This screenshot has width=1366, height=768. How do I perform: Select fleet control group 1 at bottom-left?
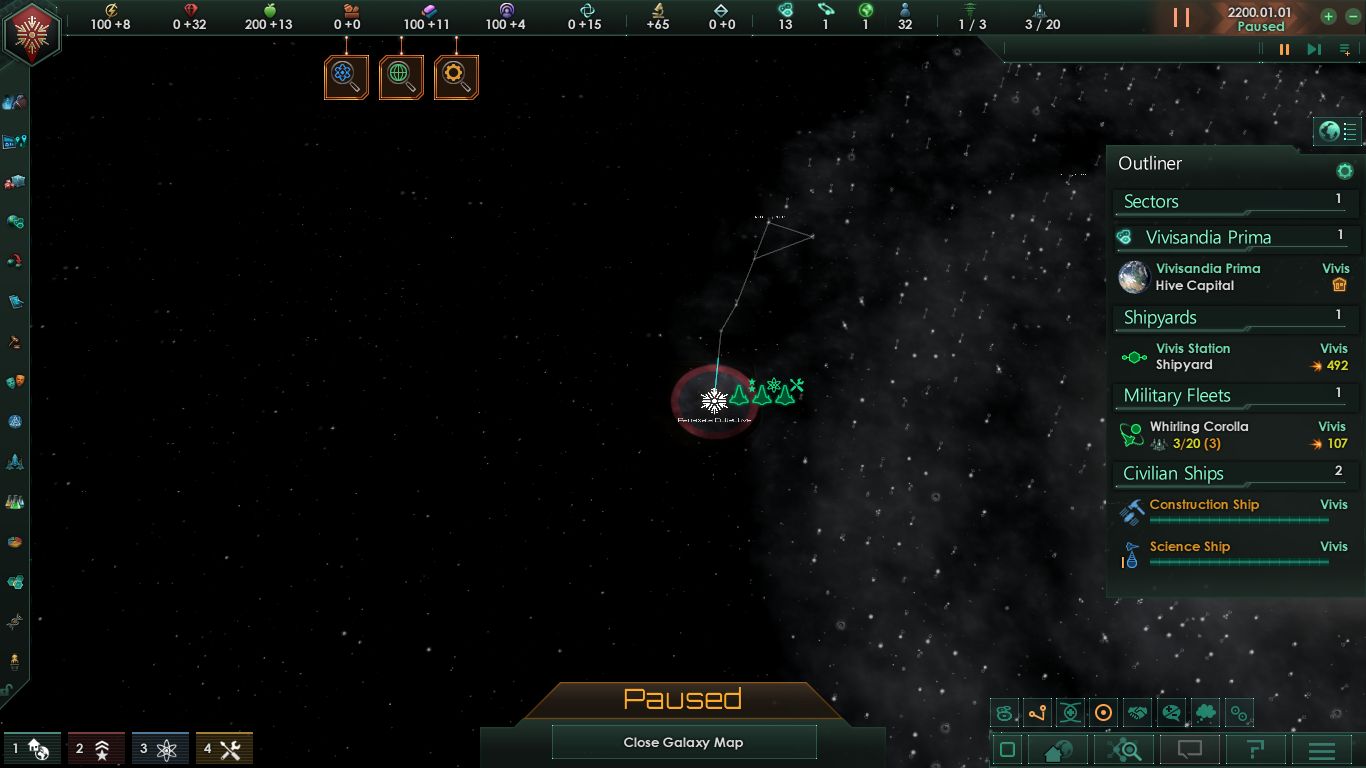[30, 748]
